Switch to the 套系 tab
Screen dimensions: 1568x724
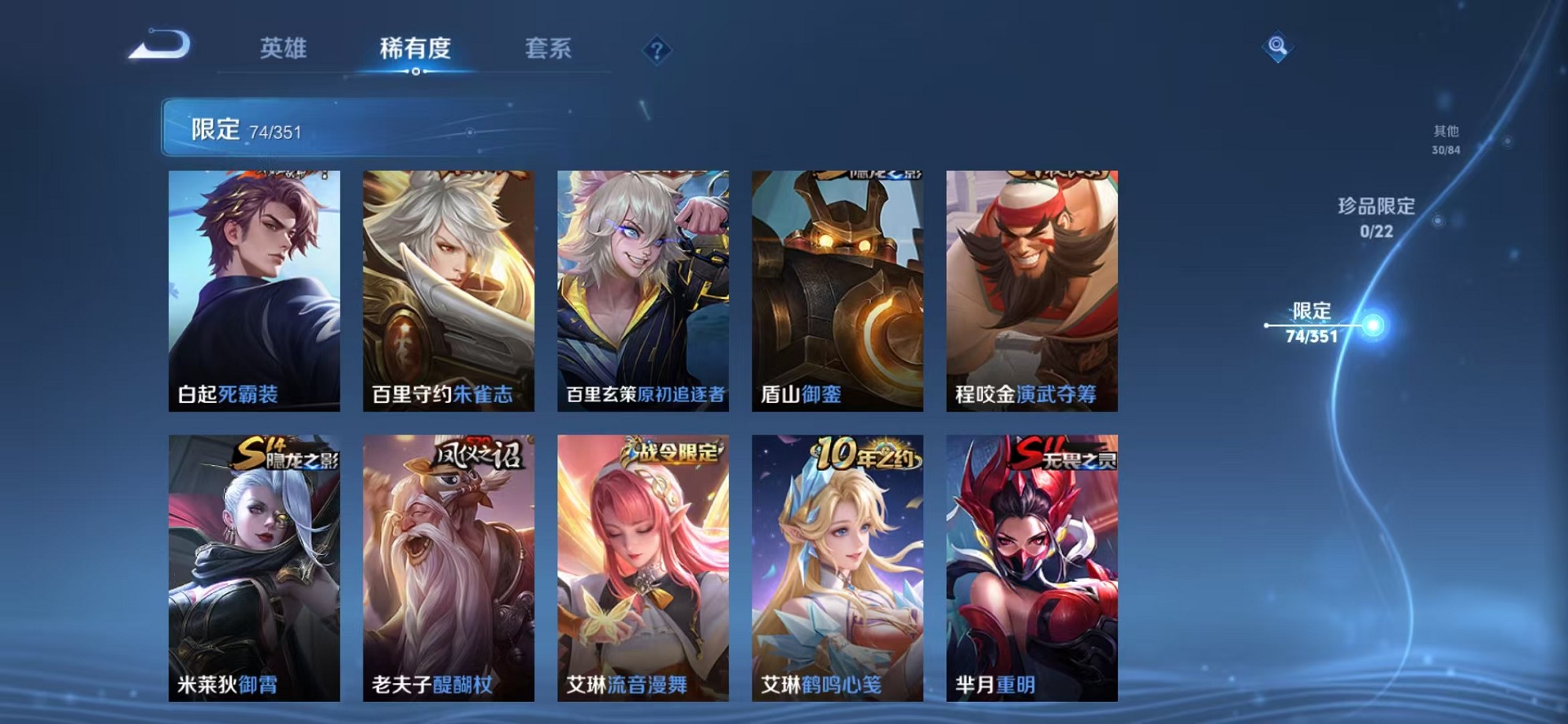click(x=549, y=49)
